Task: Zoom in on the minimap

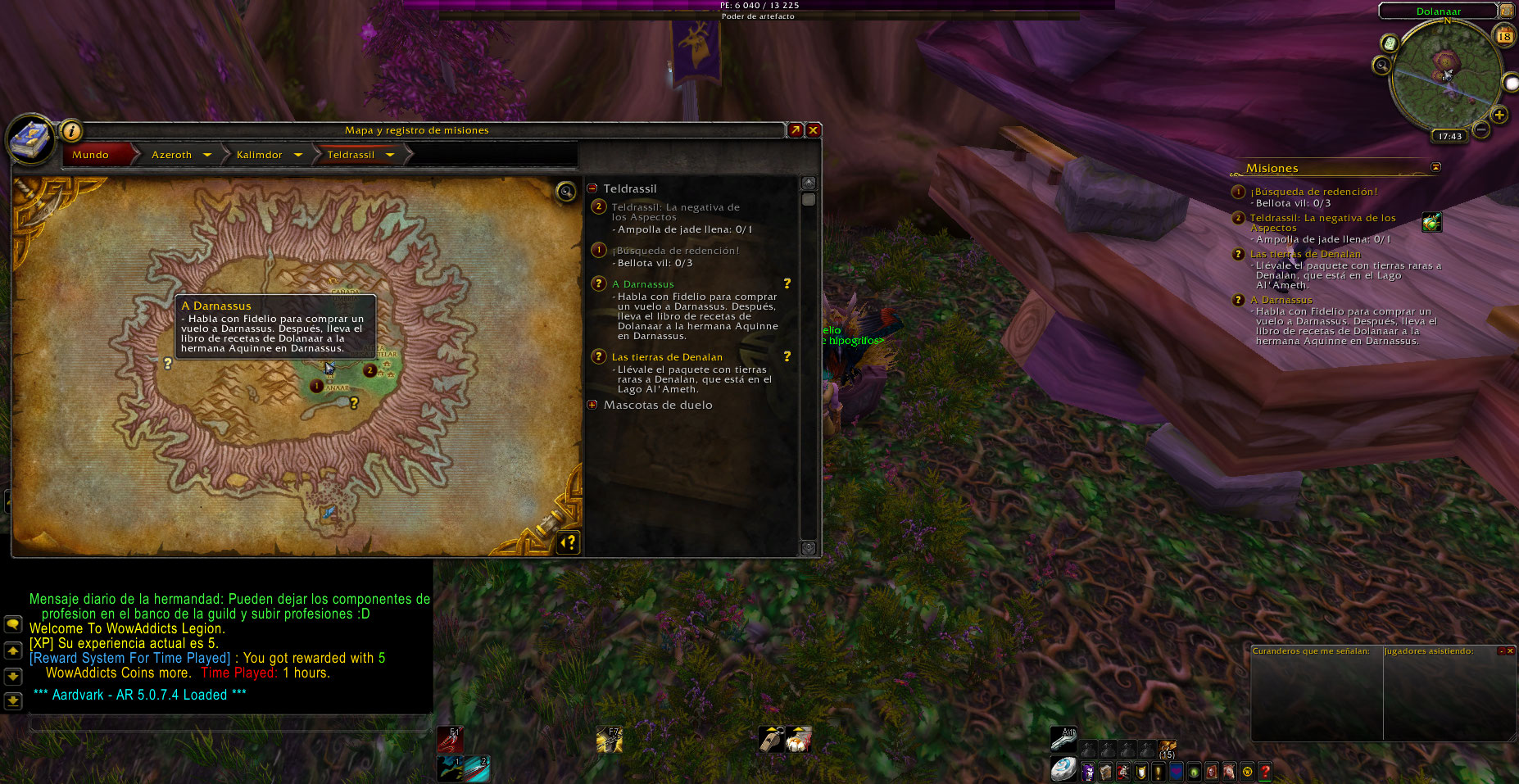Action: 1499,115
